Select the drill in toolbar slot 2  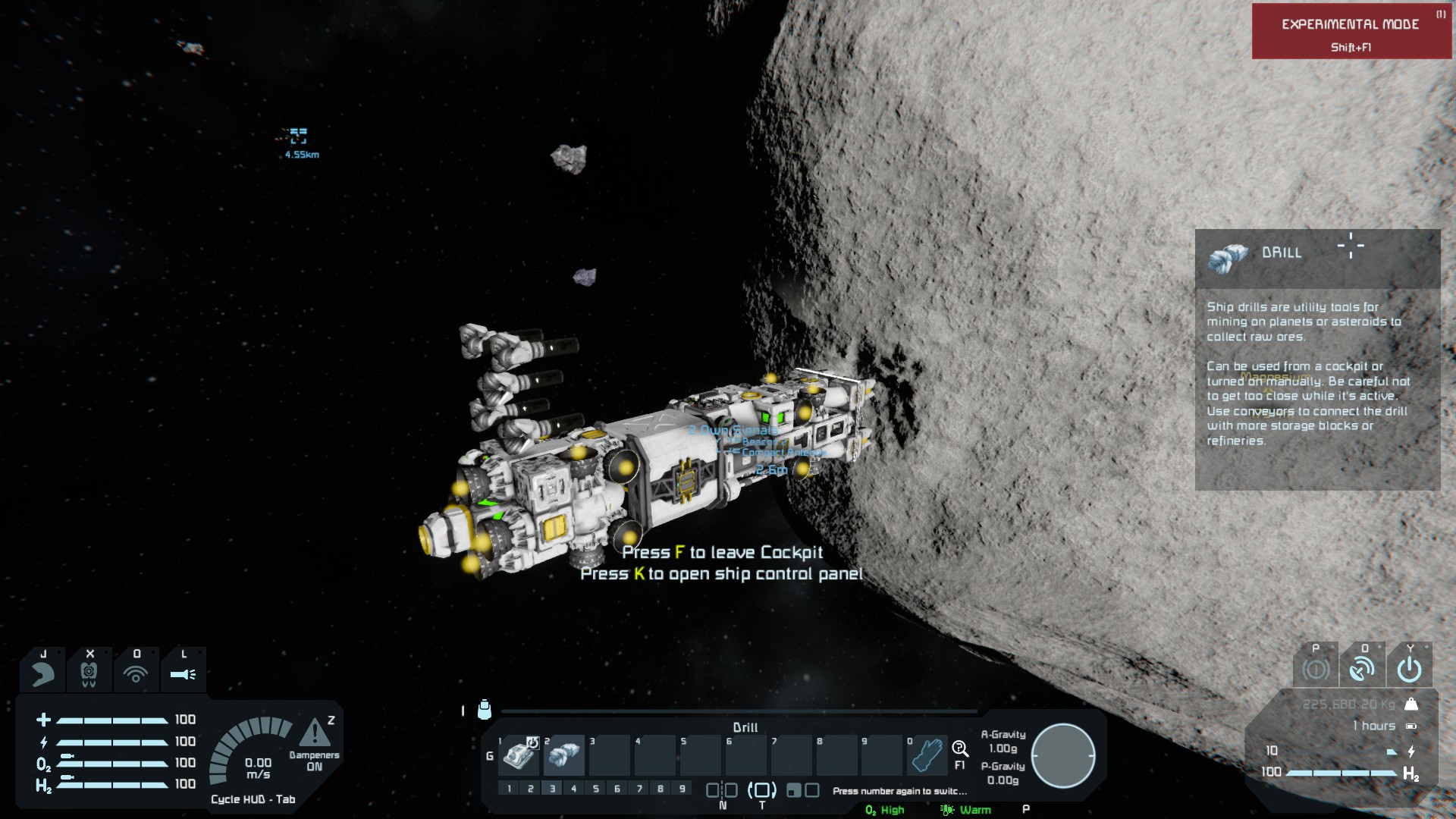563,754
